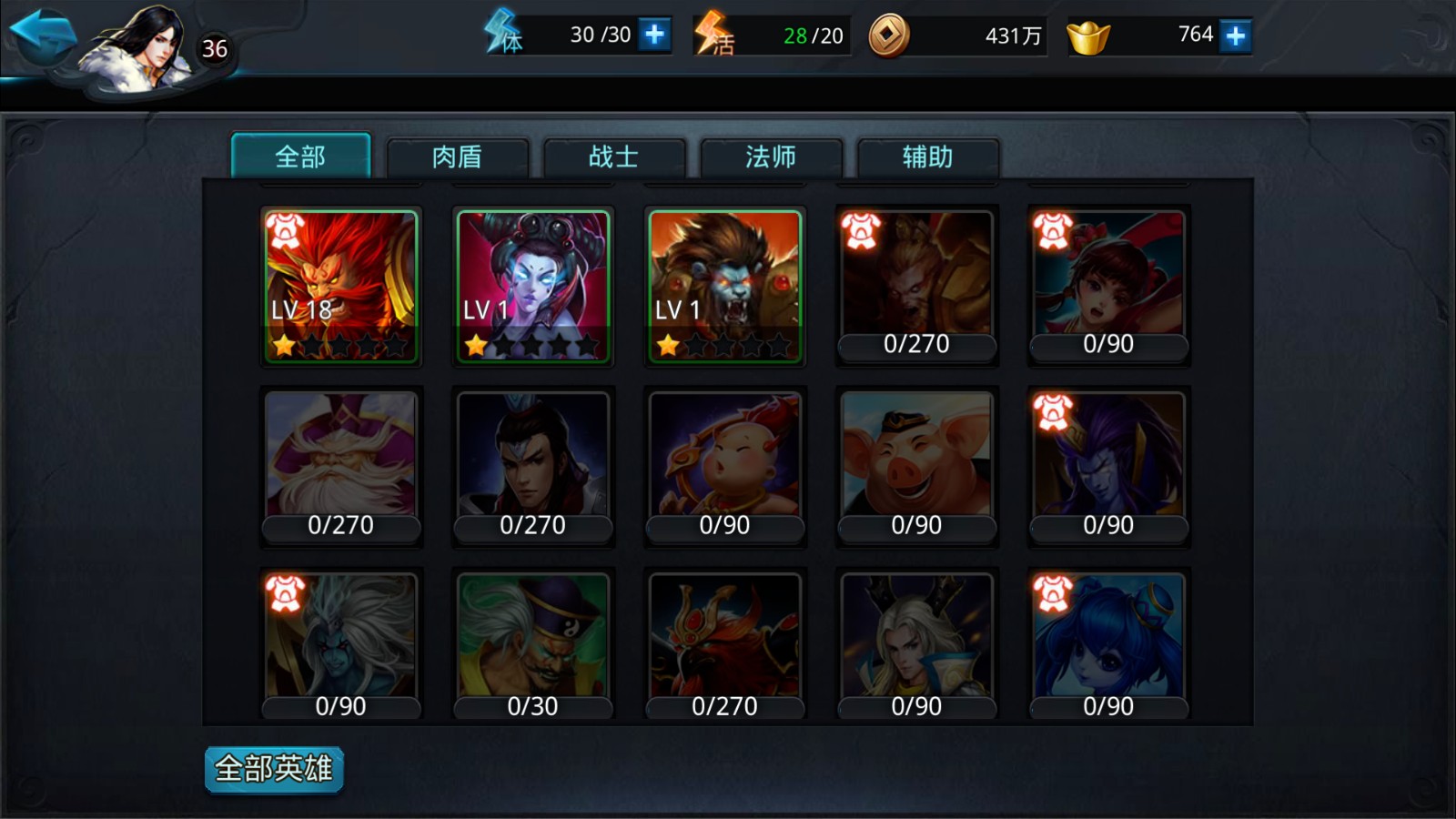Choose the red-ribboned girl hero card
1456x819 pixels.
click(x=1108, y=286)
